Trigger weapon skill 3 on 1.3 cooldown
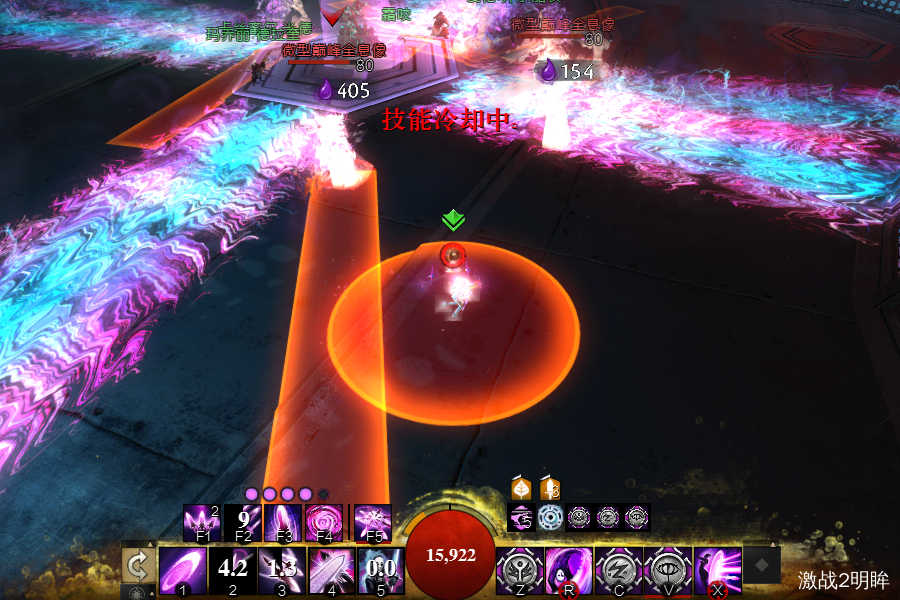 click(282, 570)
